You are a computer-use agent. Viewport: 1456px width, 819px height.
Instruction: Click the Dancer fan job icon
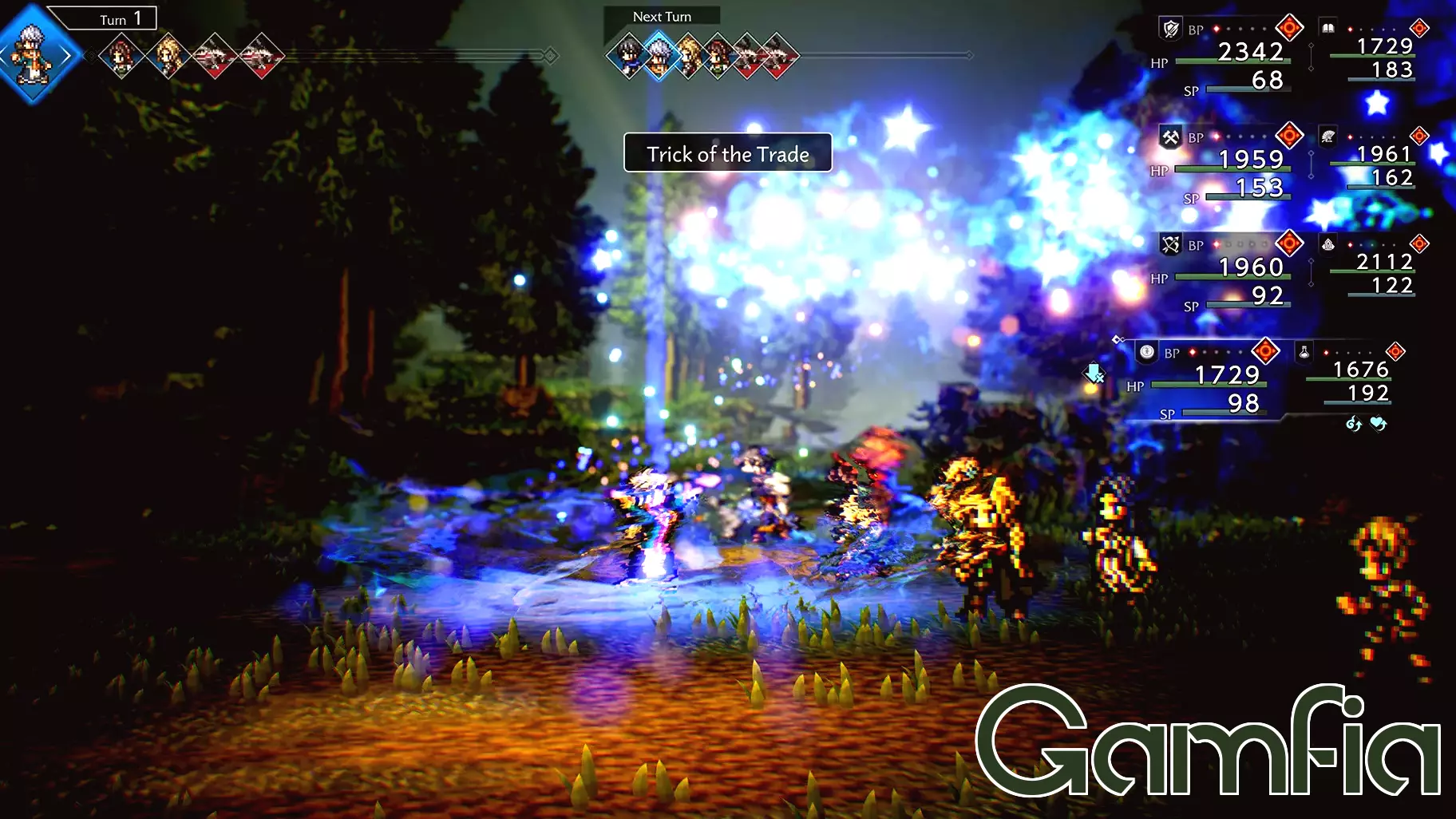tap(1328, 137)
